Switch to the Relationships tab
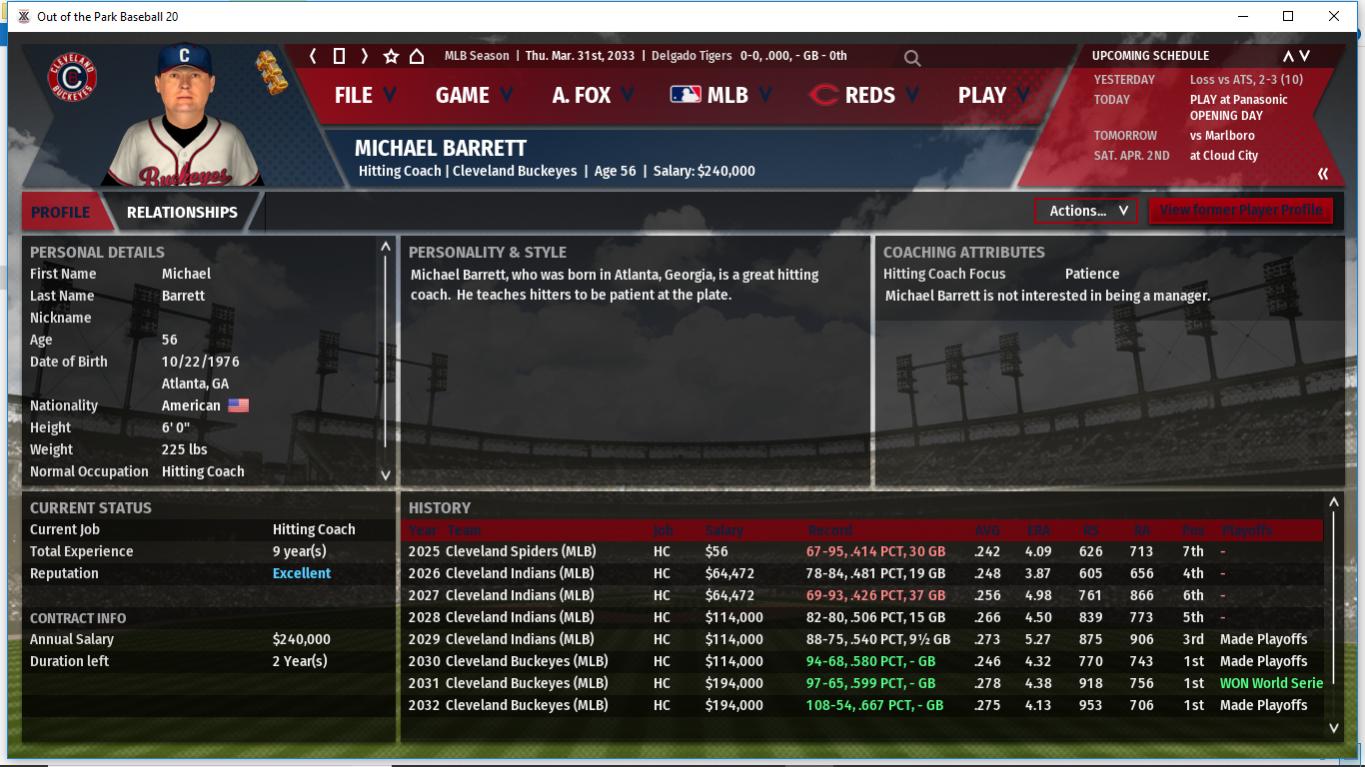Viewport: 1365px width, 767px height. 182,212
